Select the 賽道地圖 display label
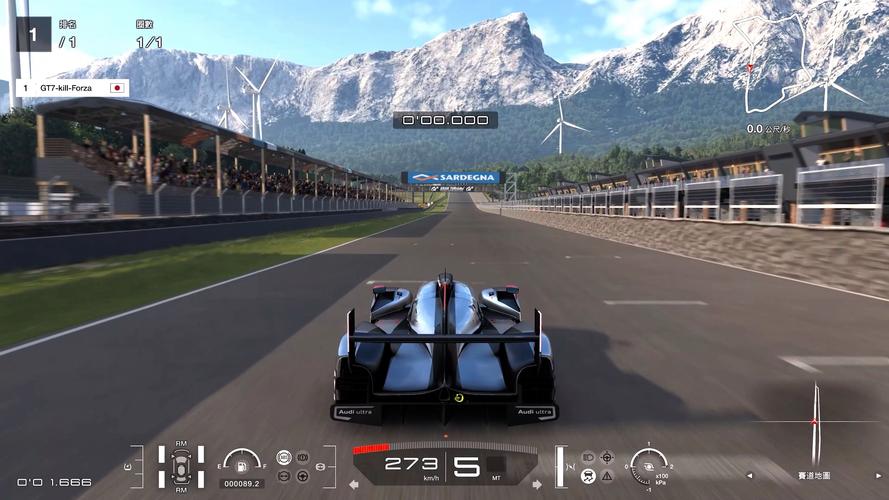 coord(815,475)
